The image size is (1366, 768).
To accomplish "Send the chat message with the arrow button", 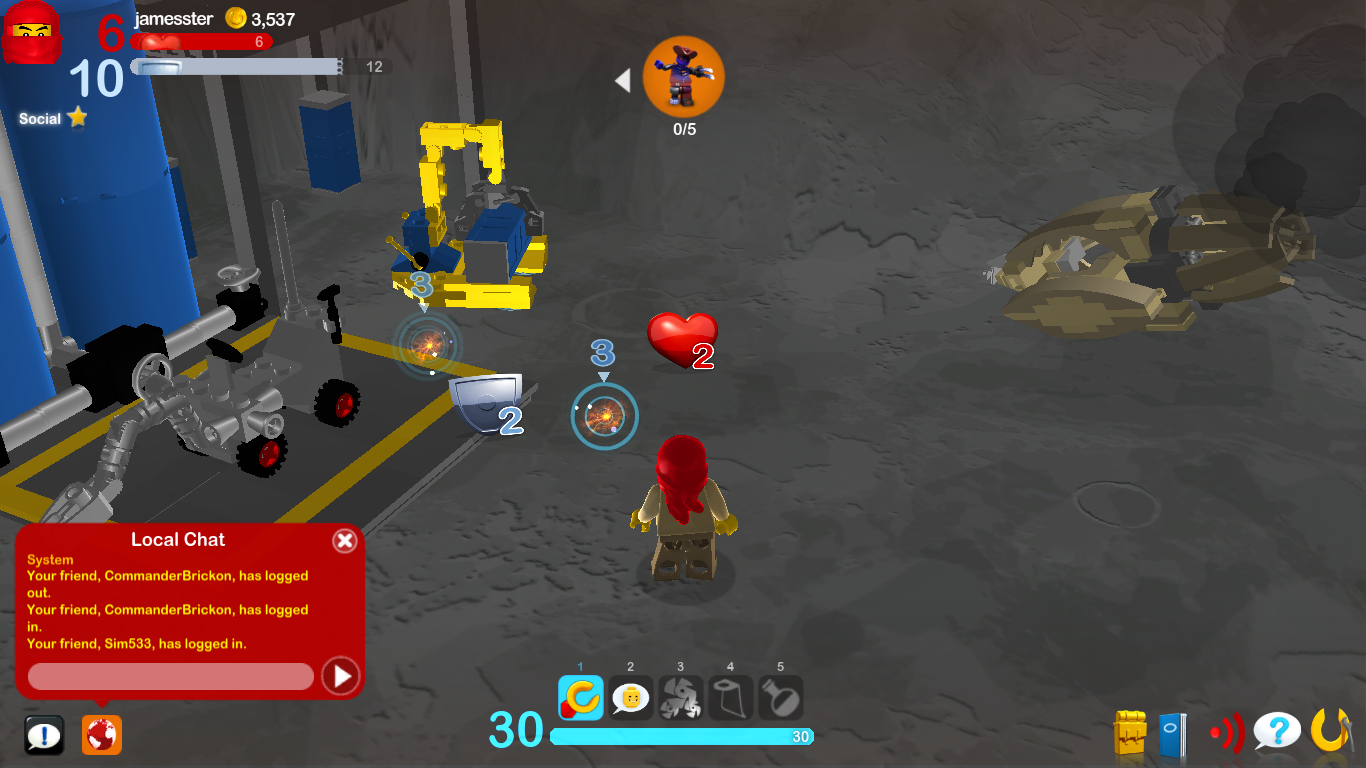I will point(341,677).
